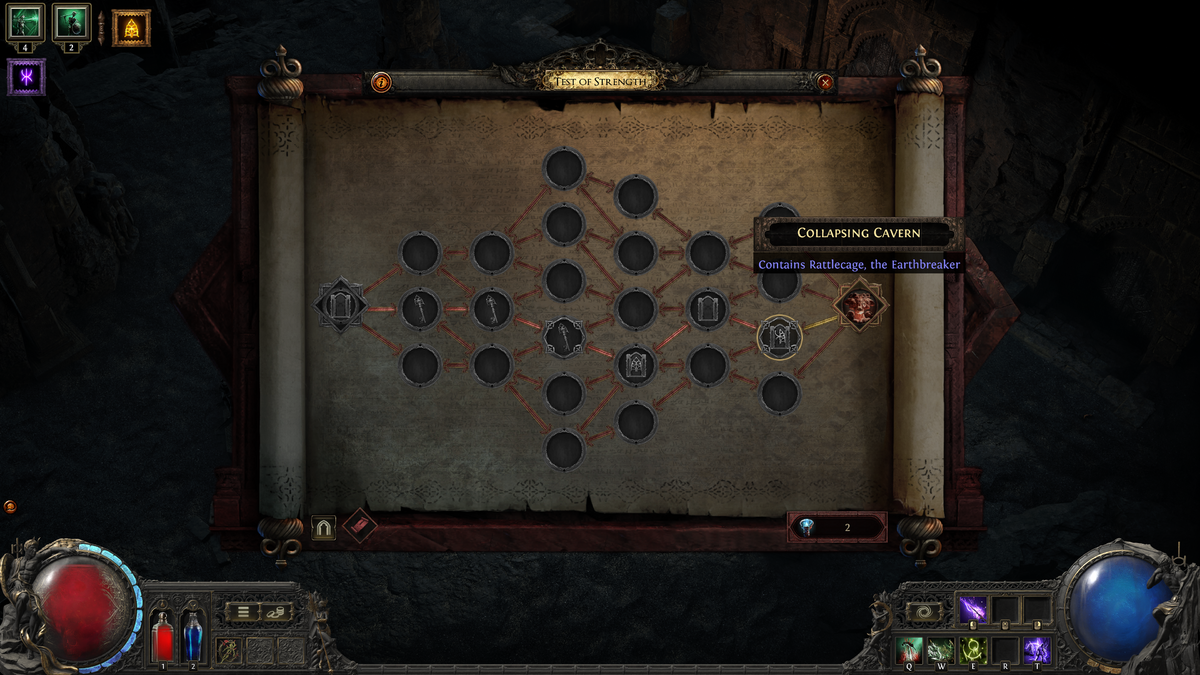Screen dimensions: 1200x675
Task: Open the three-line main menu button
Action: (243, 611)
